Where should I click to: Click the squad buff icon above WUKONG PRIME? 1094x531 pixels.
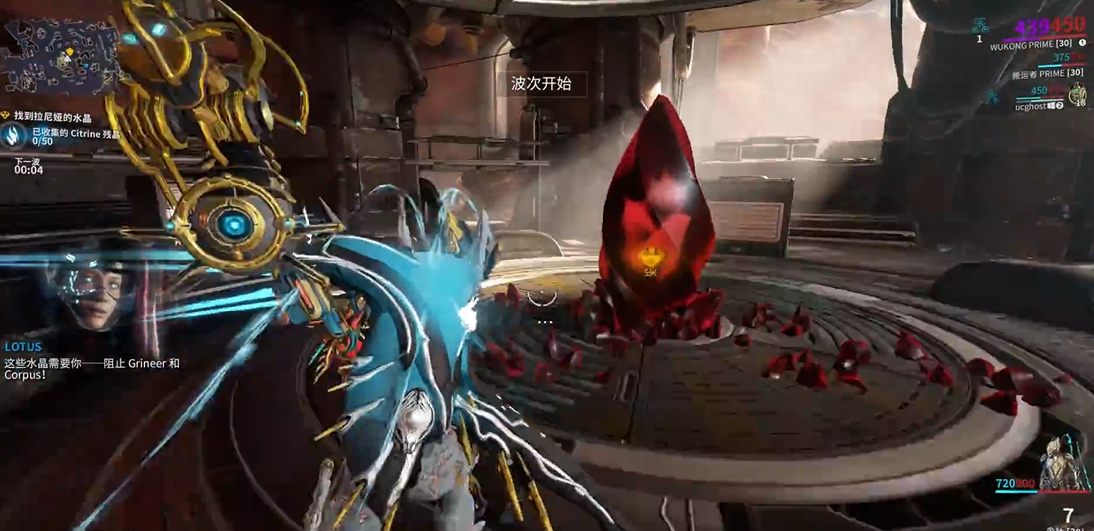click(981, 26)
